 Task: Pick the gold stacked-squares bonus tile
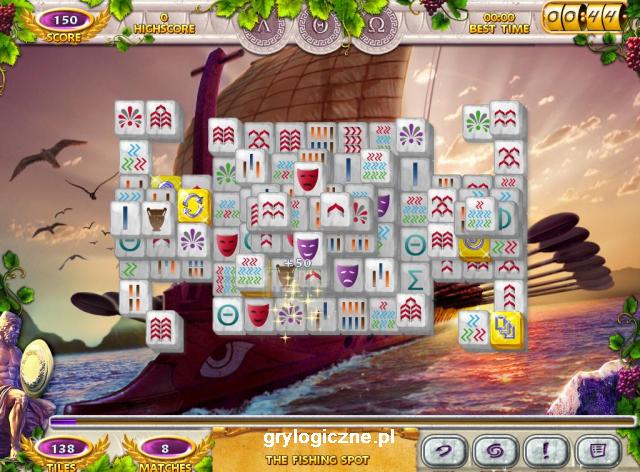(504, 326)
